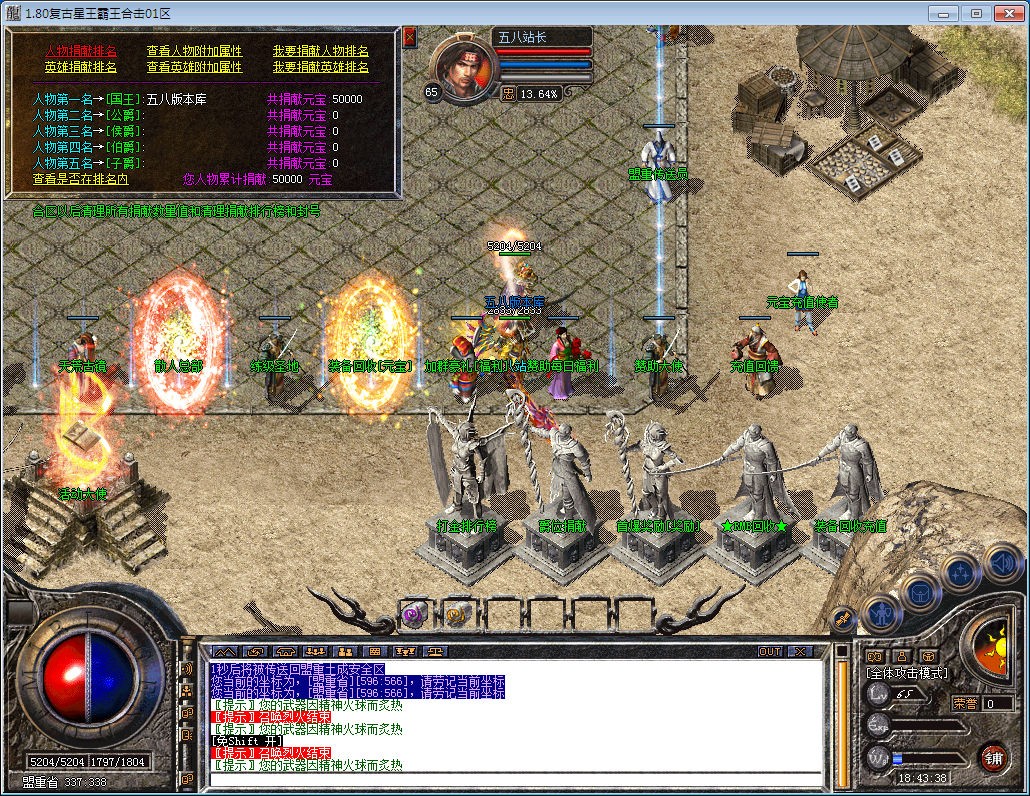
Task: Close the chat panel with its X button
Action: [x=799, y=651]
